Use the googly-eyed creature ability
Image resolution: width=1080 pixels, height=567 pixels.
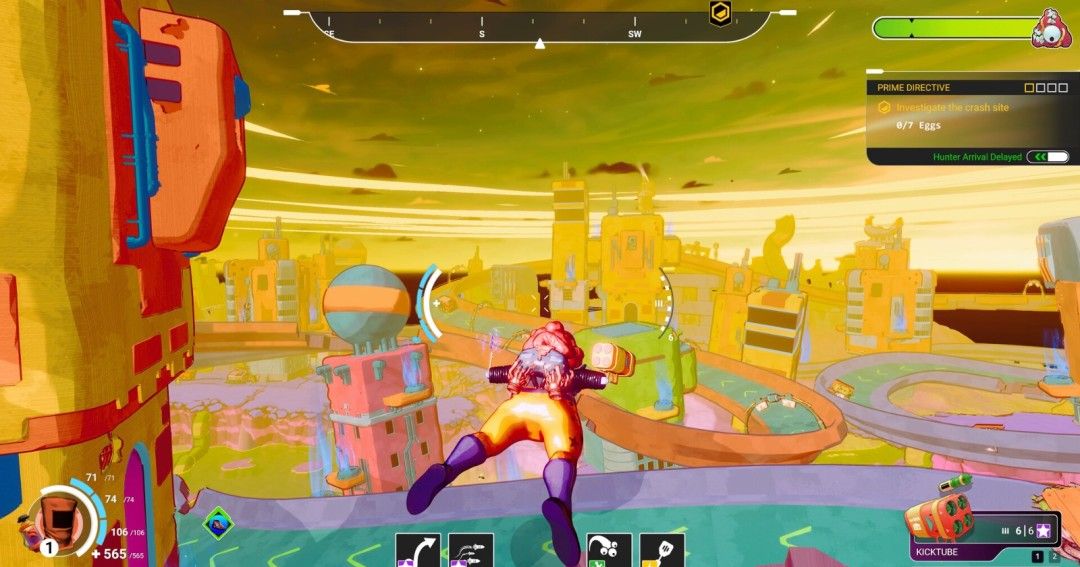pos(608,550)
